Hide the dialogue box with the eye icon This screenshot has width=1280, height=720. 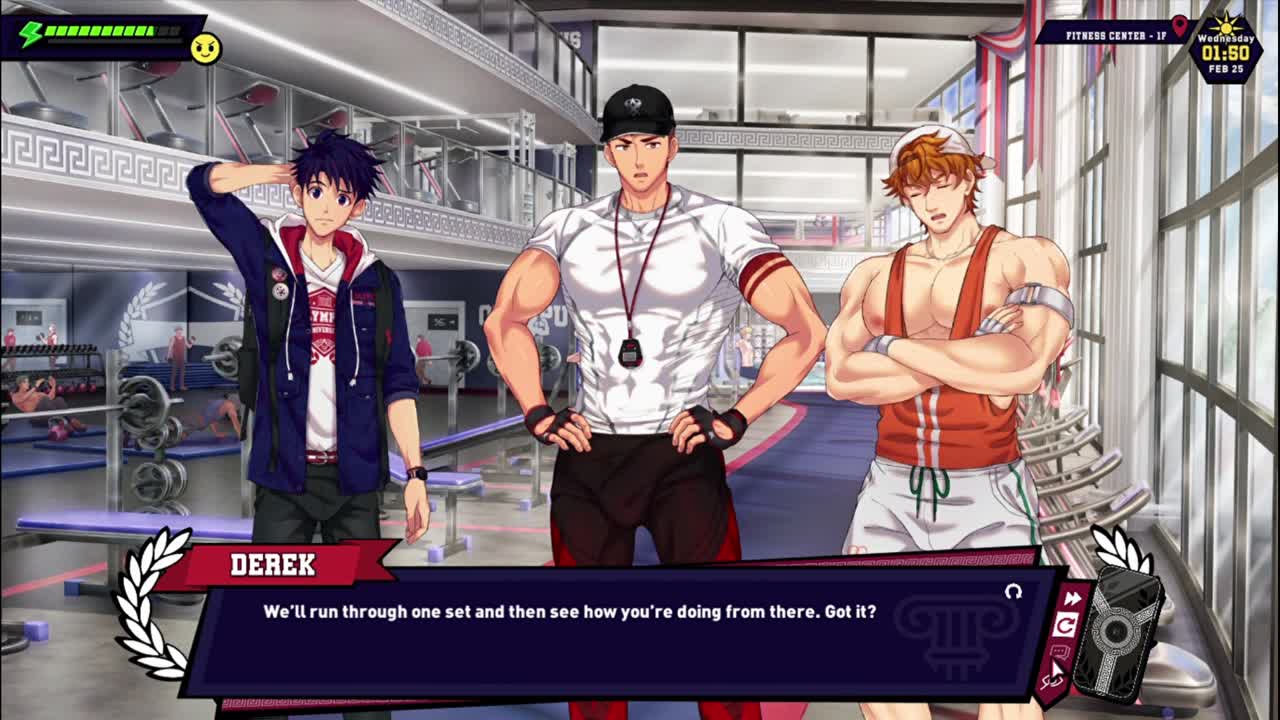1051,680
